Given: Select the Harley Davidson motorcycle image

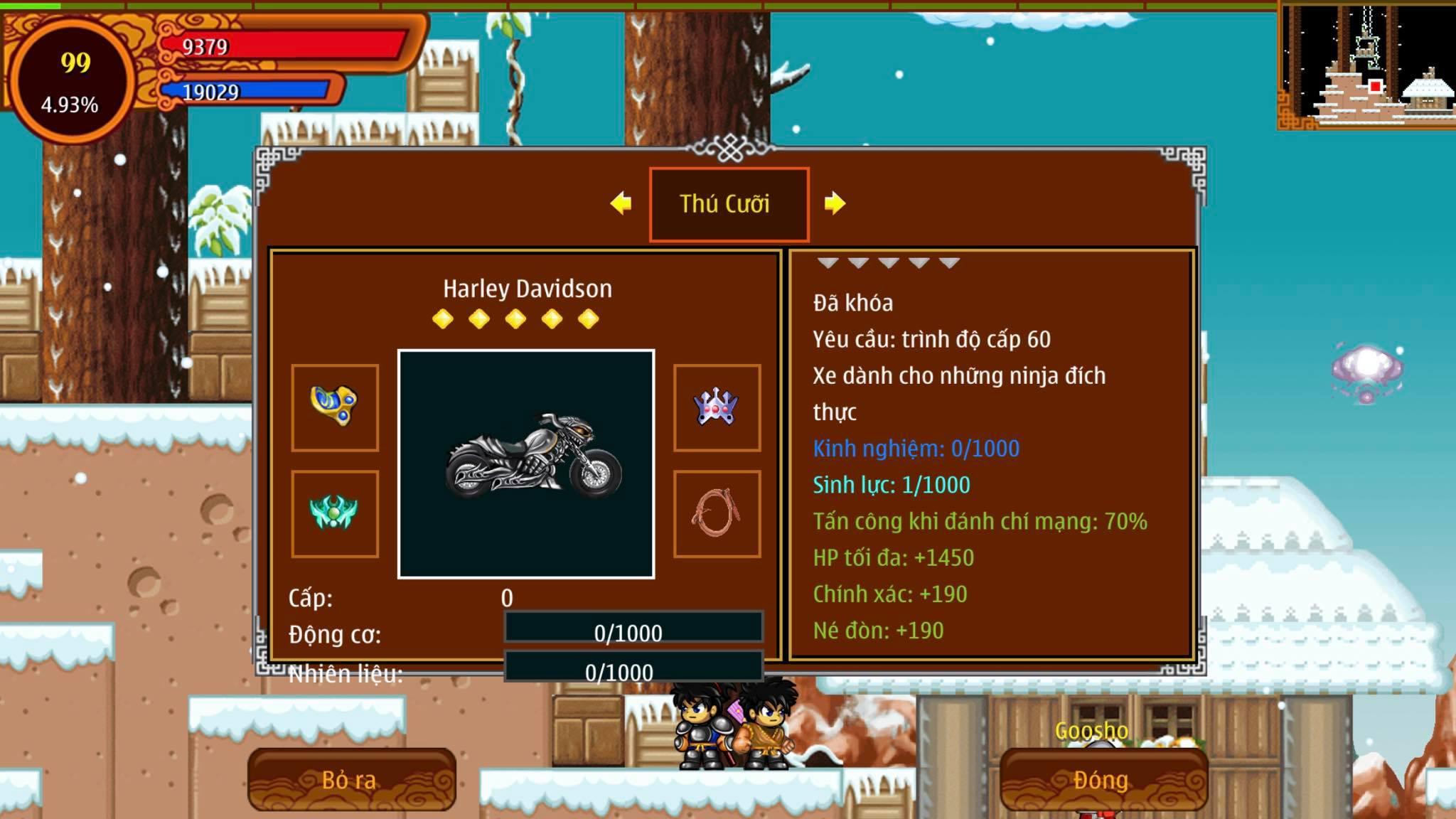Looking at the screenshot, I should click(526, 464).
